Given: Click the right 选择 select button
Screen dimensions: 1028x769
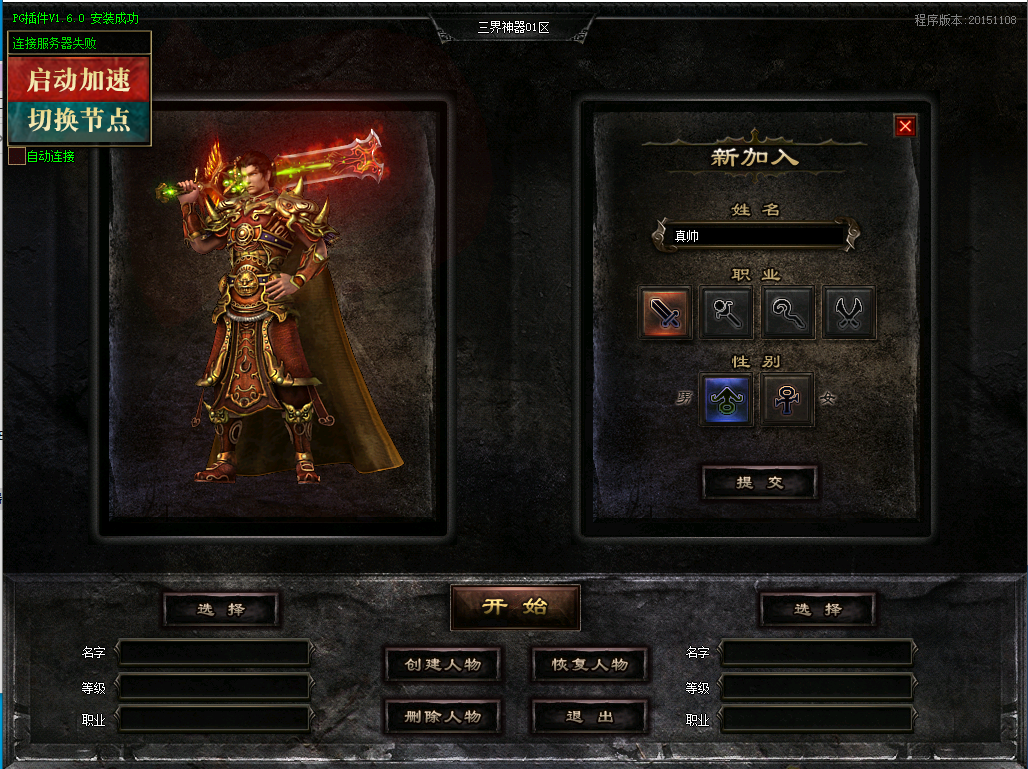Looking at the screenshot, I should coord(818,609).
